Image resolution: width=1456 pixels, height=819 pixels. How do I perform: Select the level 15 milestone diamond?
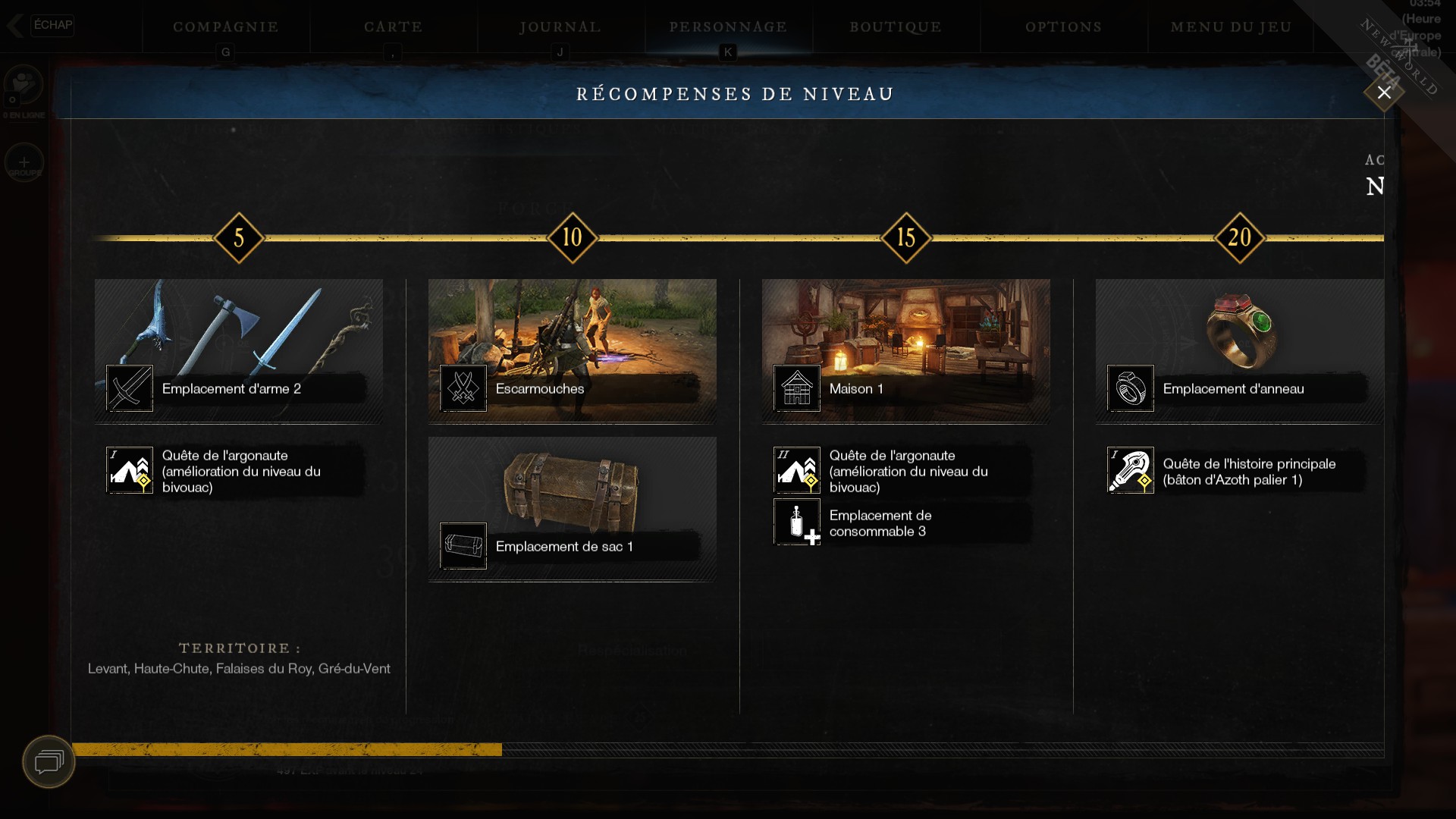(906, 238)
